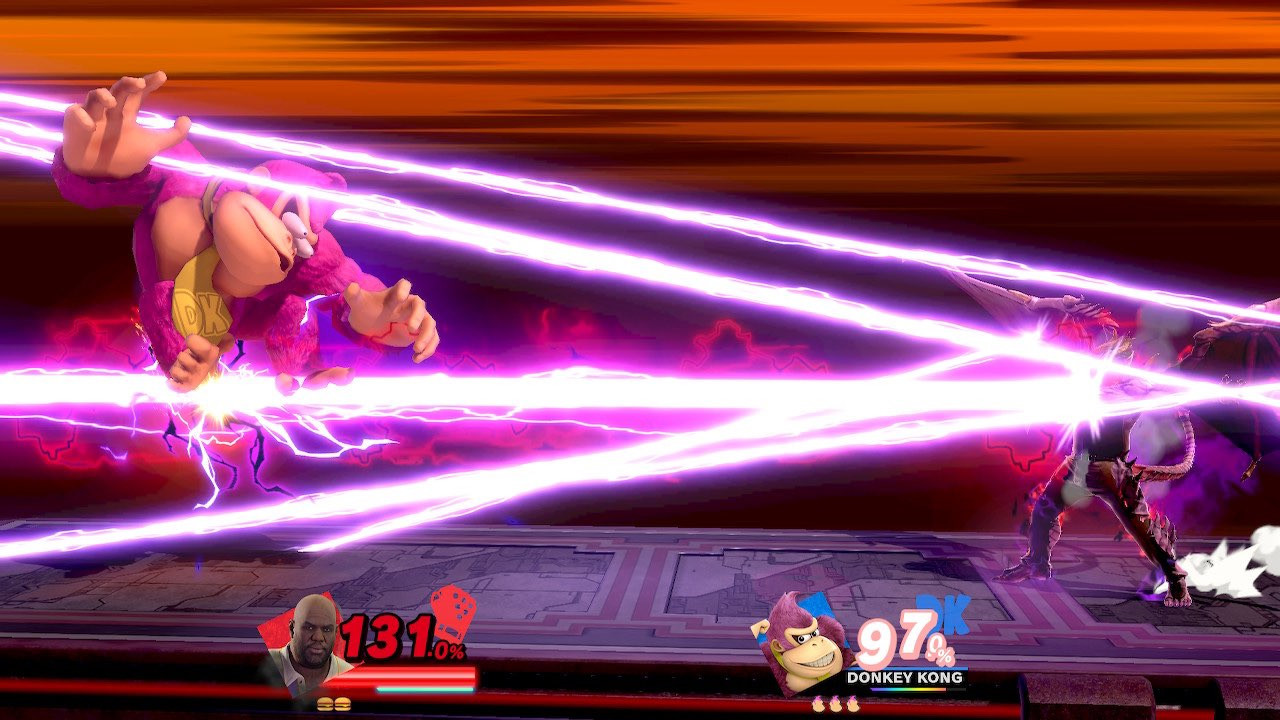This screenshot has height=720, width=1280.
Task: Click the last Donkey Kong stock icon
Action: 851,705
